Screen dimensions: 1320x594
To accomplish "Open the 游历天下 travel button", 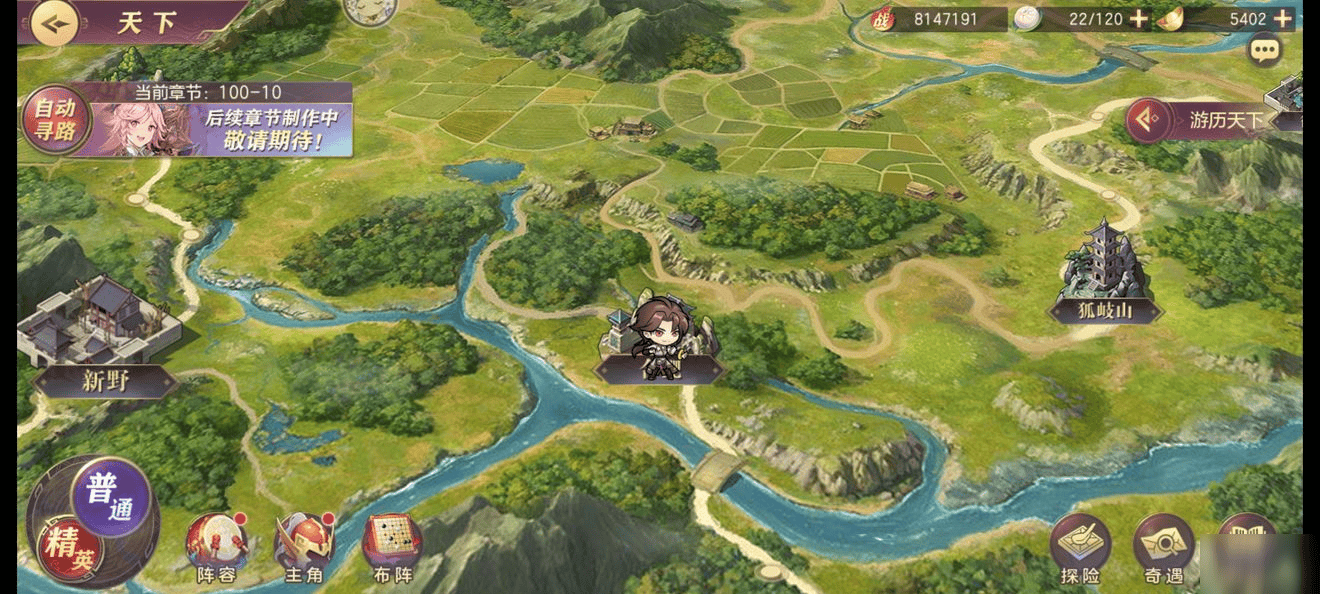I will coord(1208,121).
